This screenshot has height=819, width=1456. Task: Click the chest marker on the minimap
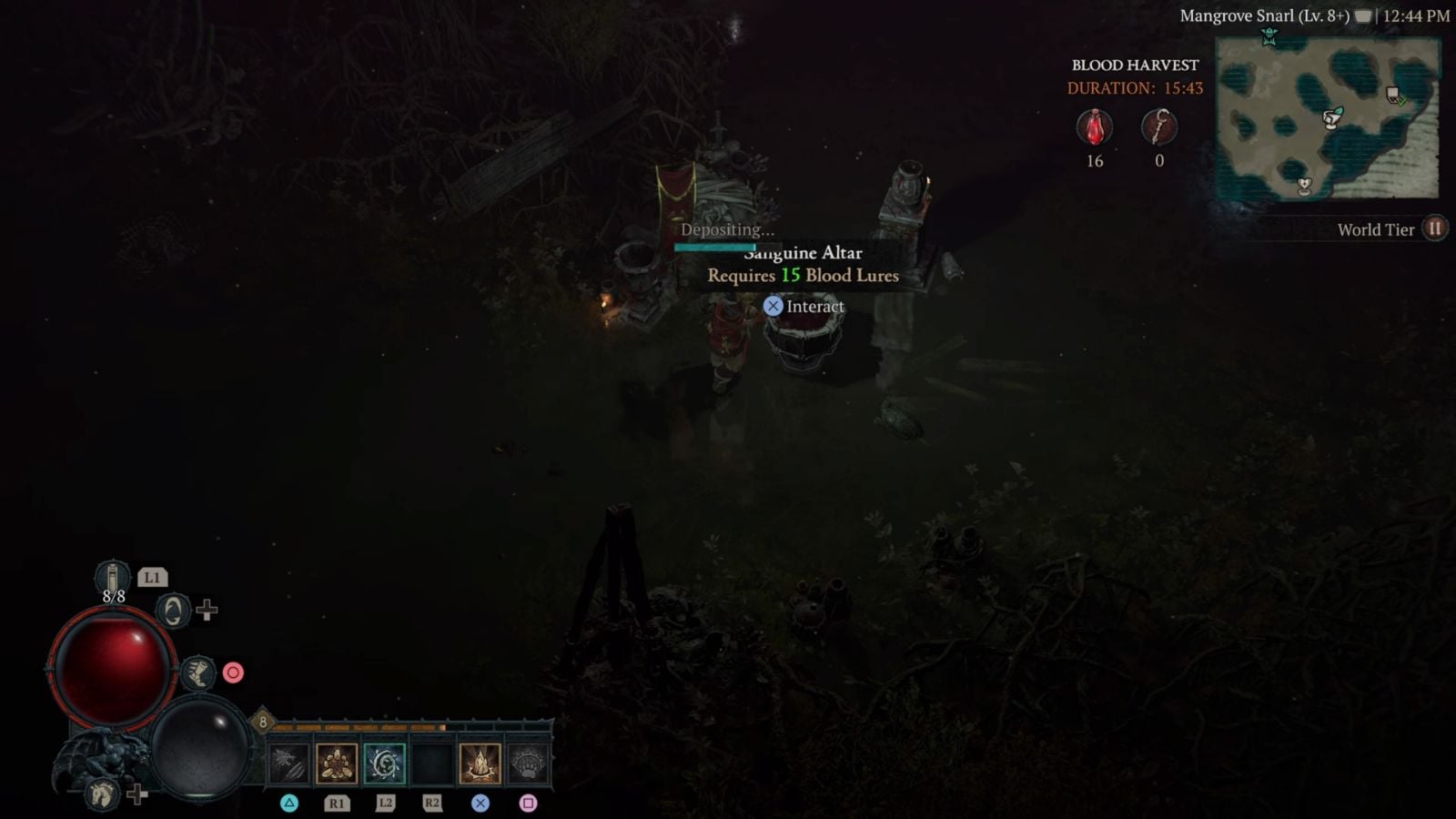pyautogui.click(x=1393, y=96)
